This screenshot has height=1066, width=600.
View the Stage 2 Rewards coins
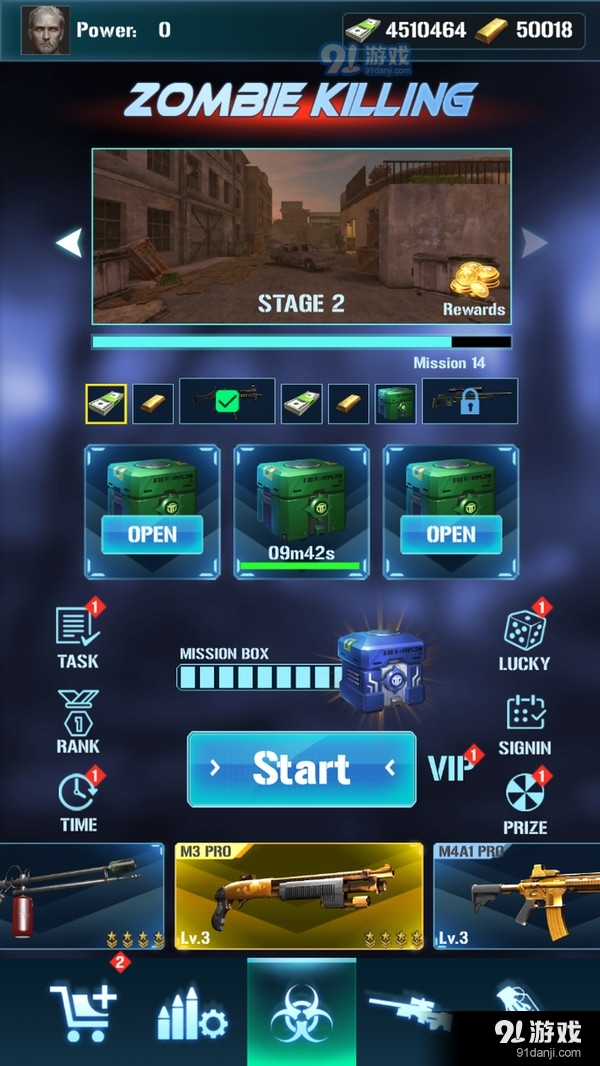point(474,290)
